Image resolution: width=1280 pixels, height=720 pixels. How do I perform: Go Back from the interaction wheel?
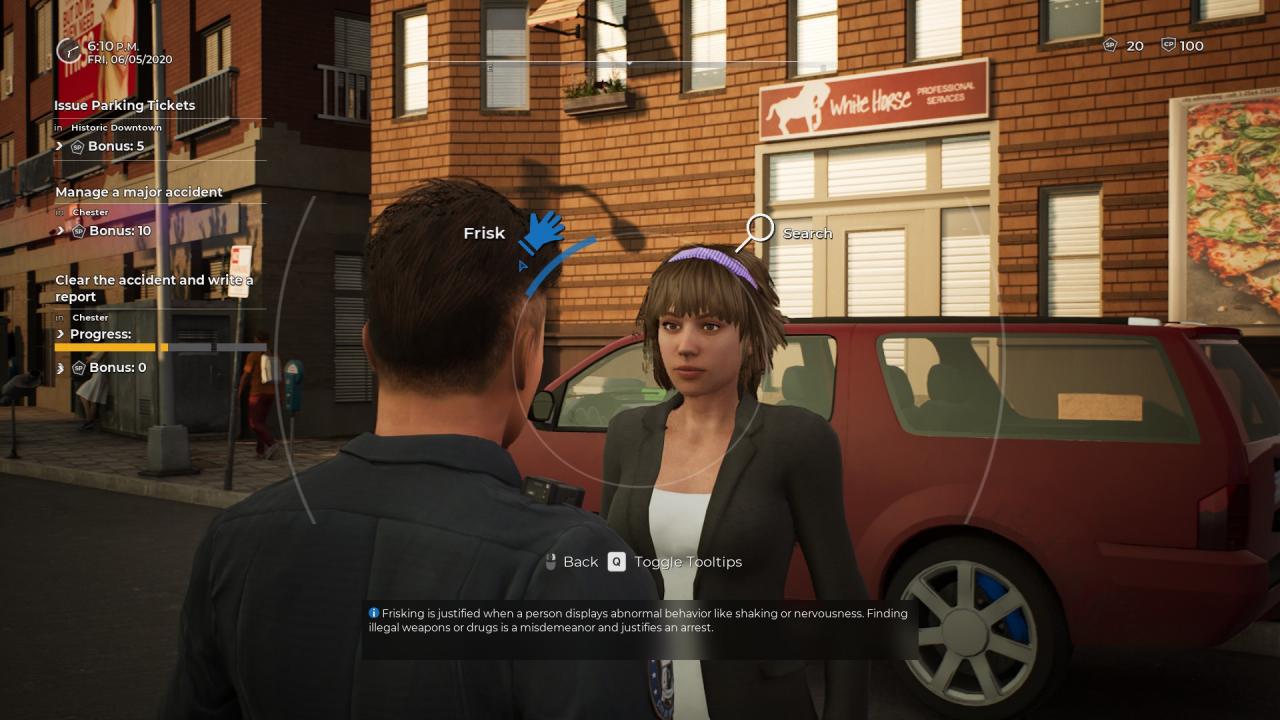pyautogui.click(x=572, y=562)
